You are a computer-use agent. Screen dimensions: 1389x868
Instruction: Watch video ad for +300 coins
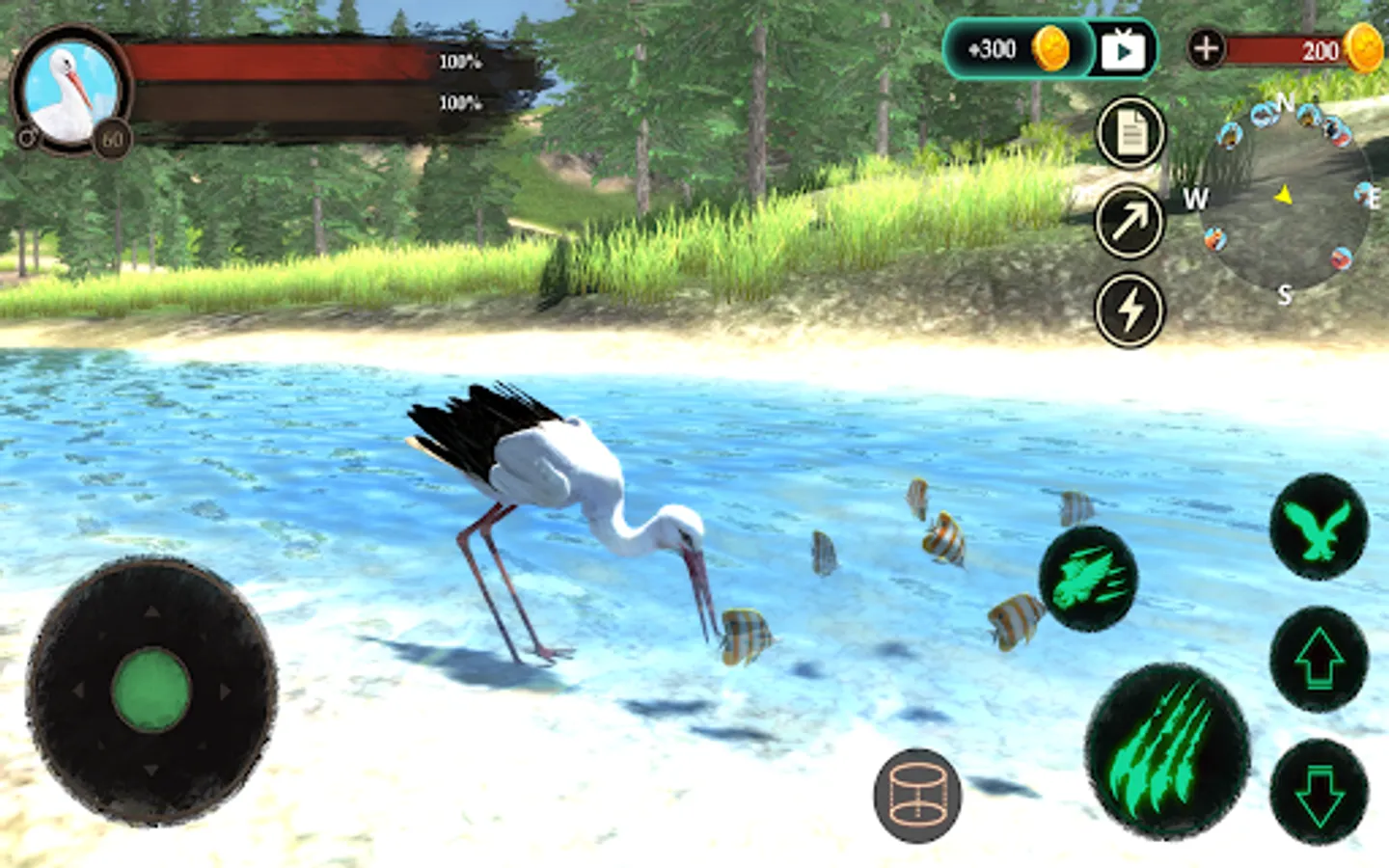point(1123,49)
